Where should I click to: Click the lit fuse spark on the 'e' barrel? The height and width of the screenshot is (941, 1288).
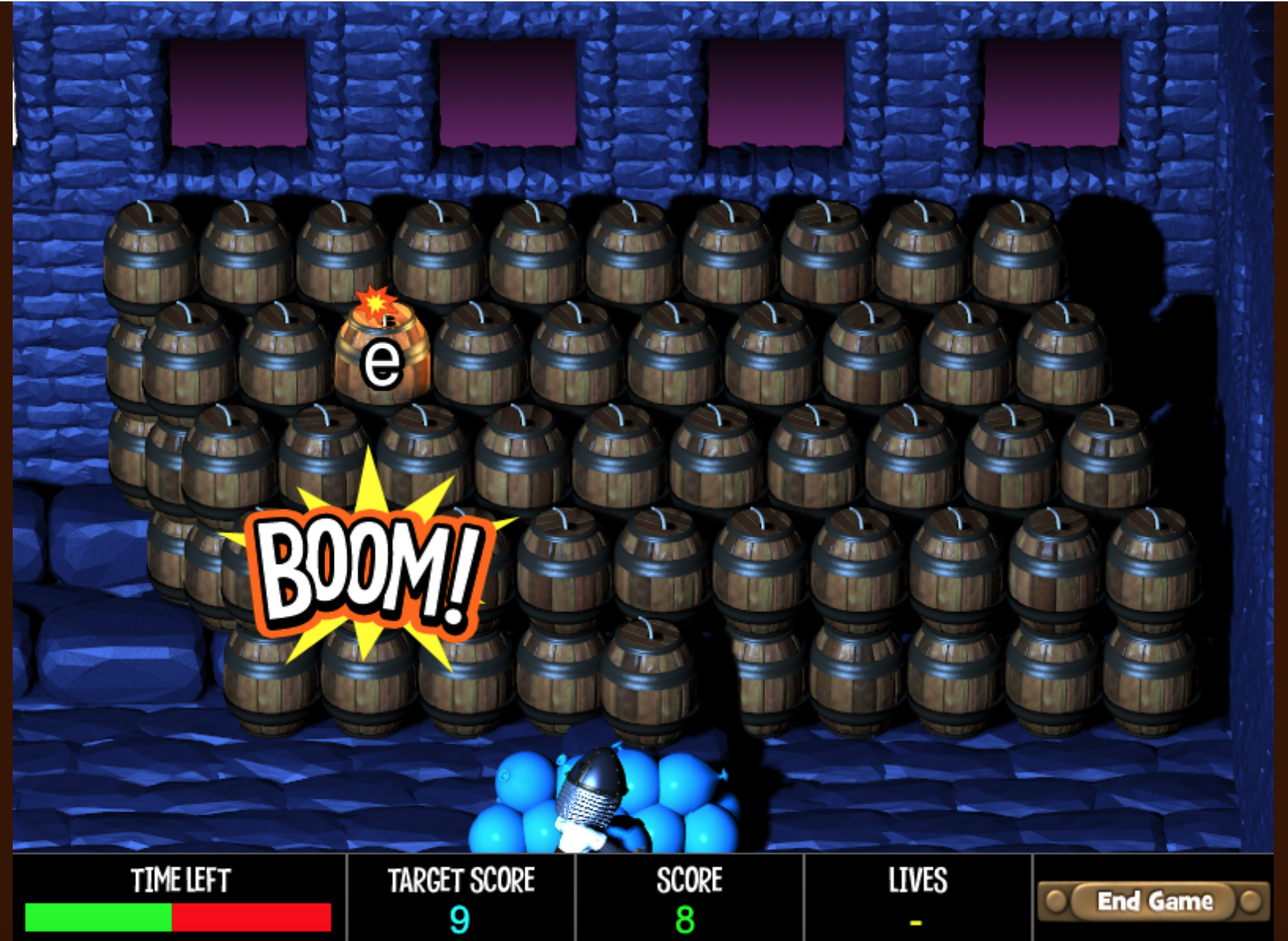(x=376, y=304)
